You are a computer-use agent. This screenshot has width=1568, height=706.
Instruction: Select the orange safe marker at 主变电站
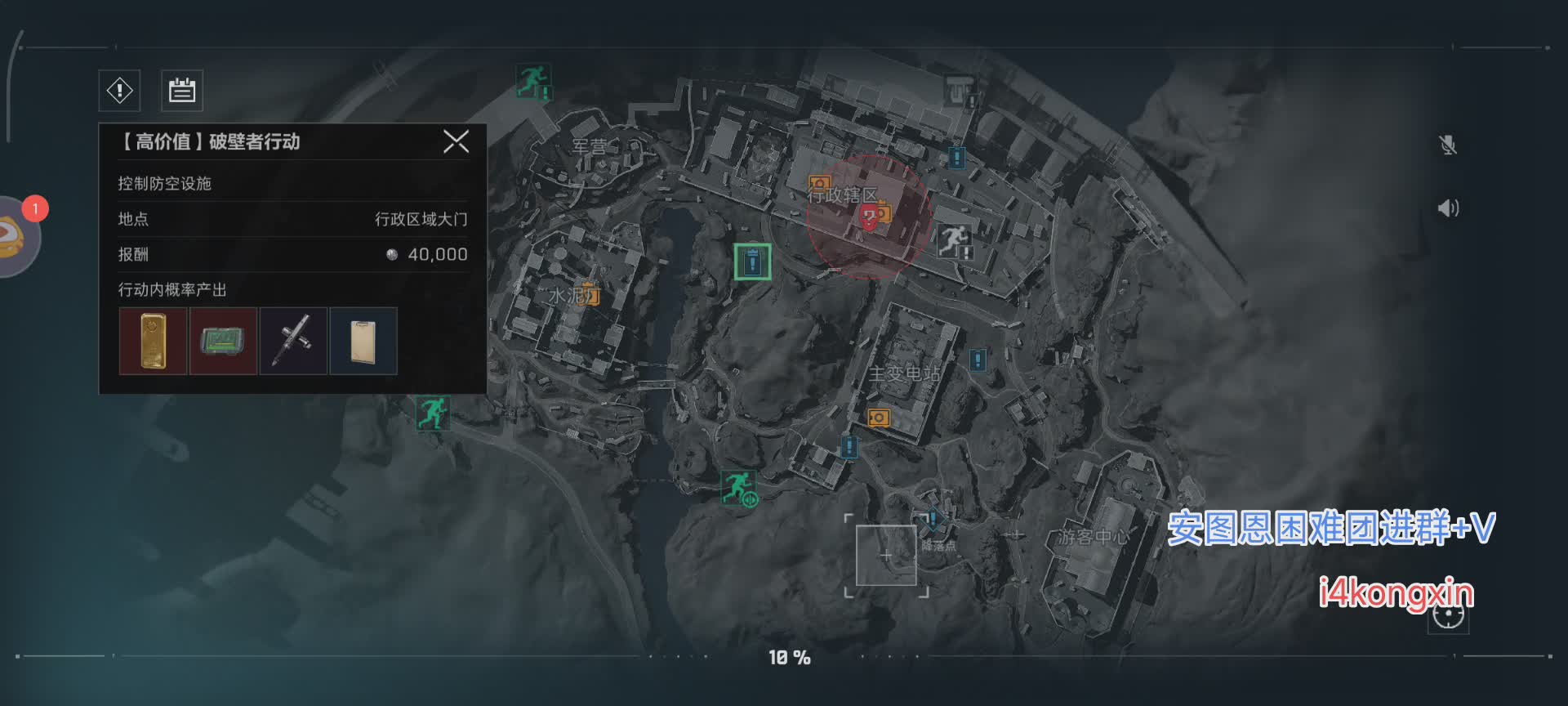(x=879, y=418)
